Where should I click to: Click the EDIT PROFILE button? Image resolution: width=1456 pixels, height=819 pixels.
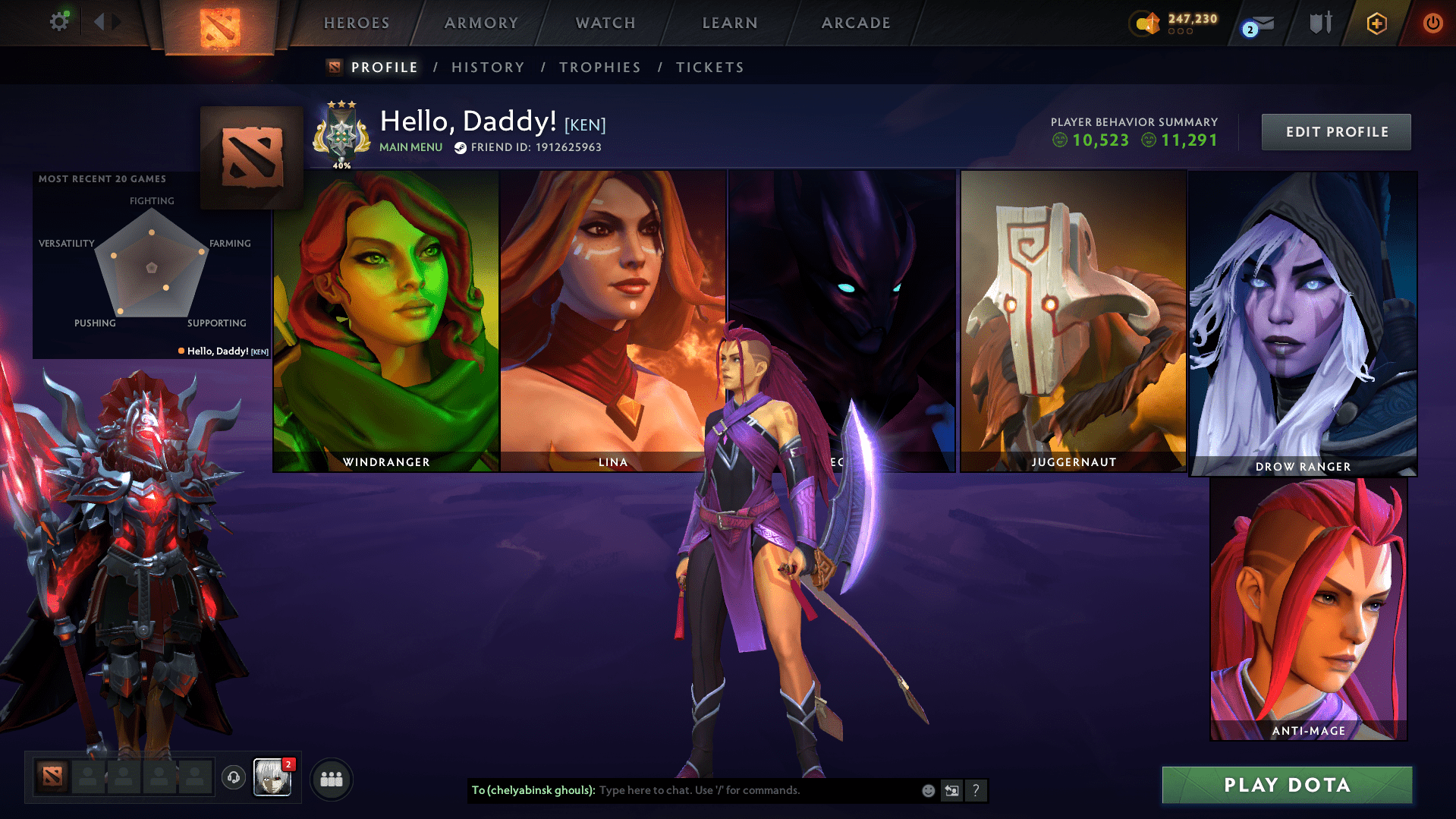[x=1335, y=131]
